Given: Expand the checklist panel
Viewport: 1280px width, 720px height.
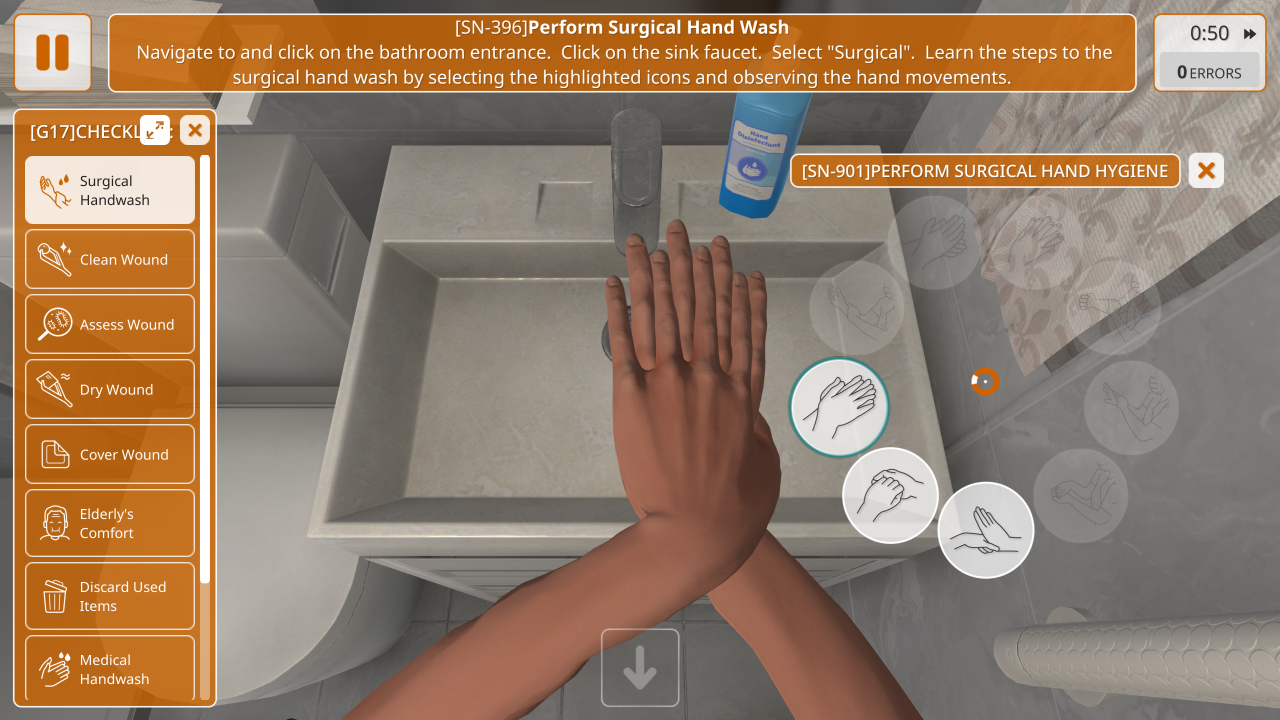Looking at the screenshot, I should (x=155, y=129).
